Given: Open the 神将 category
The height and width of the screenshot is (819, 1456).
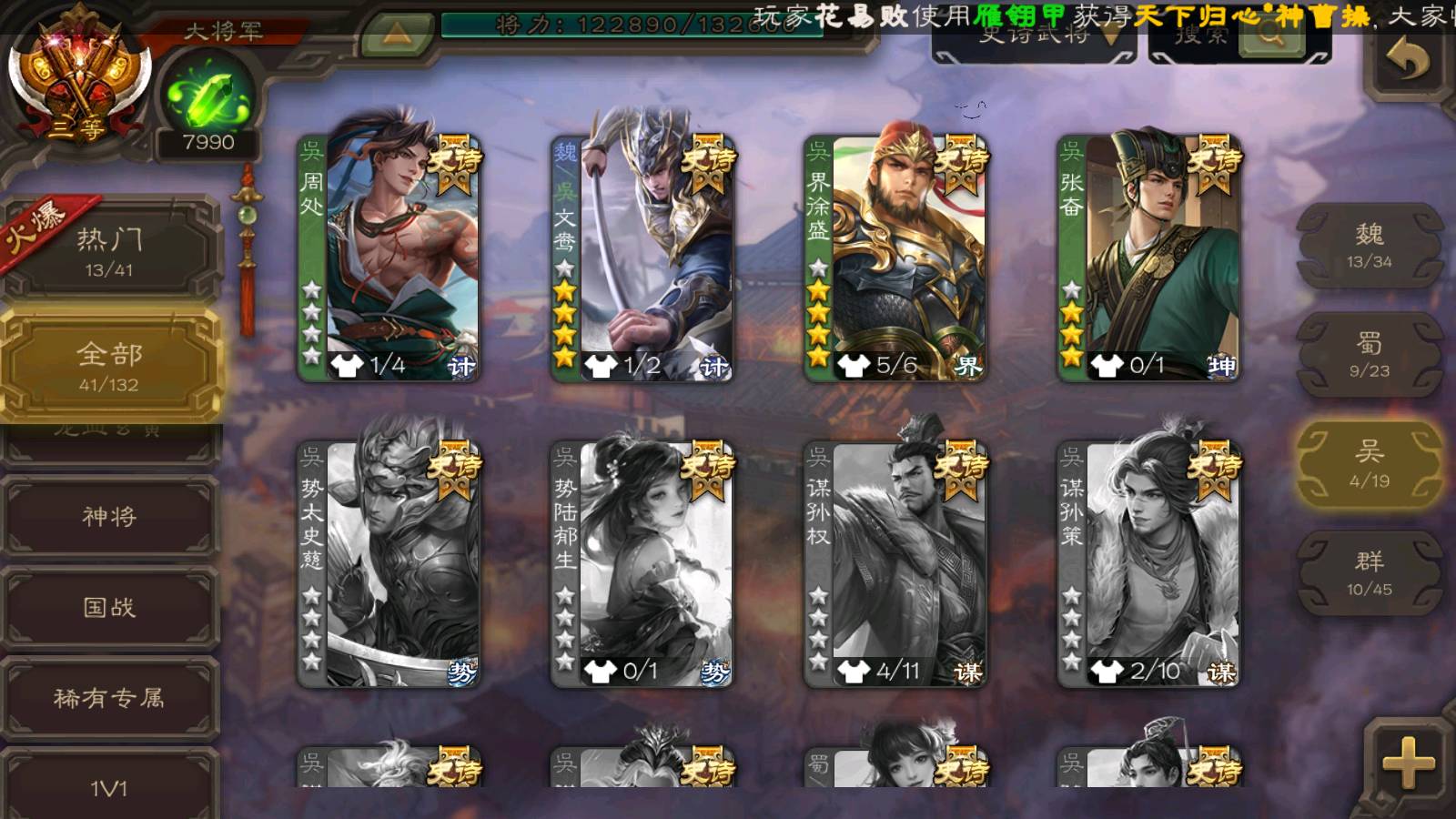Looking at the screenshot, I should pos(109,516).
